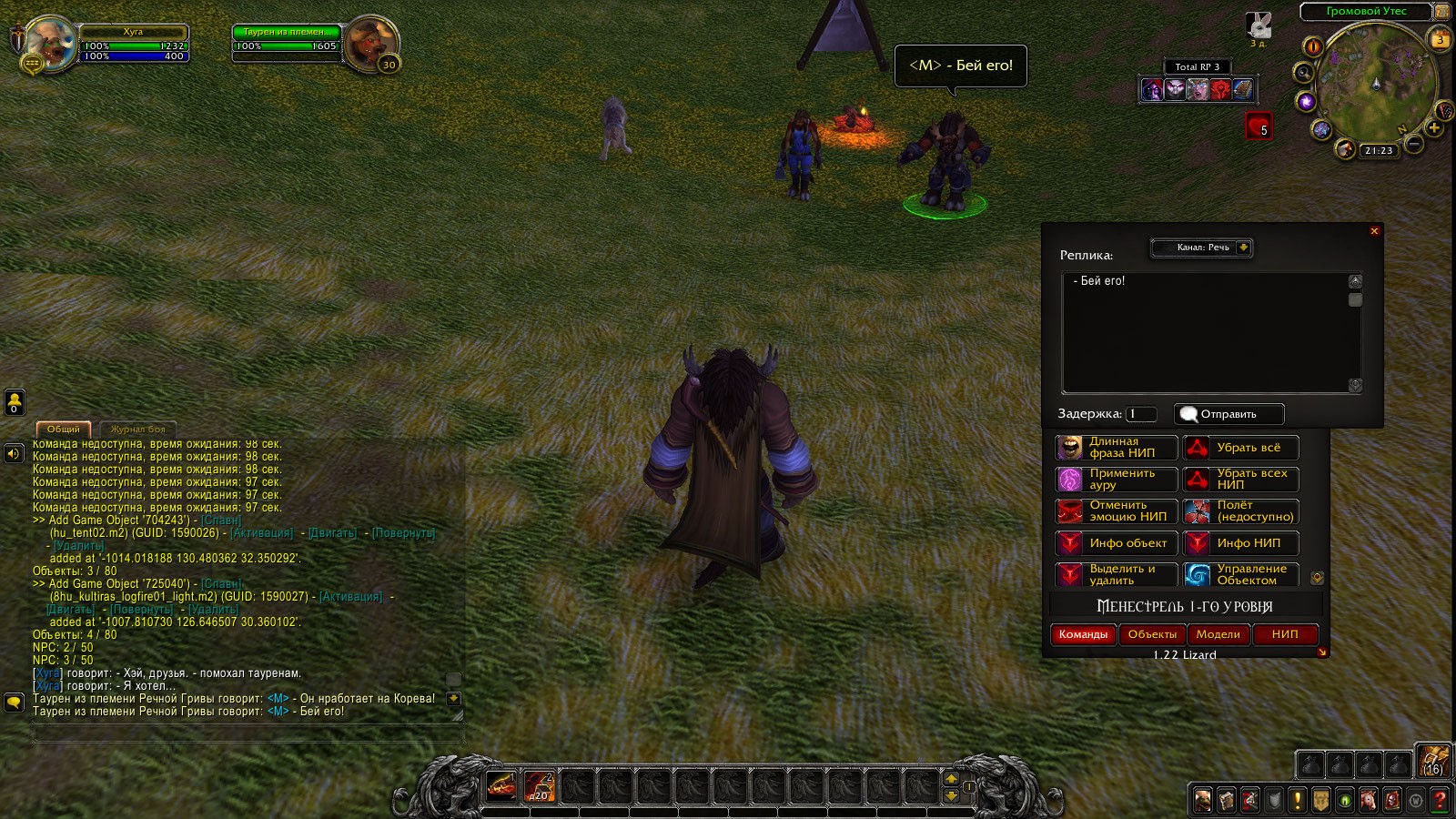Open the Журнал боя chat tab
Image resolution: width=1456 pixels, height=819 pixels.
point(137,429)
